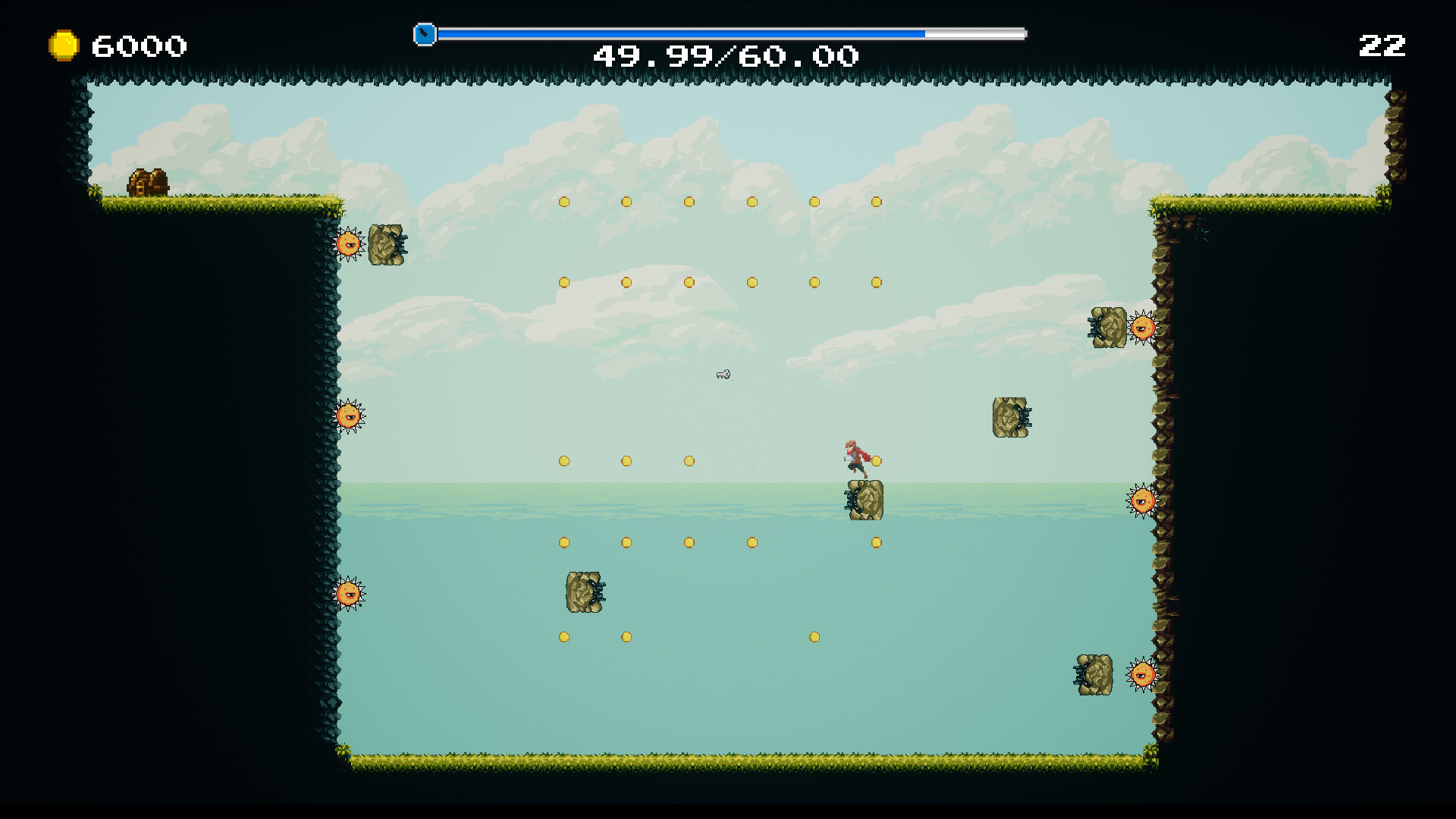Click the lone coin in the bottom row
This screenshot has height=819, width=1456.
pyautogui.click(x=813, y=637)
